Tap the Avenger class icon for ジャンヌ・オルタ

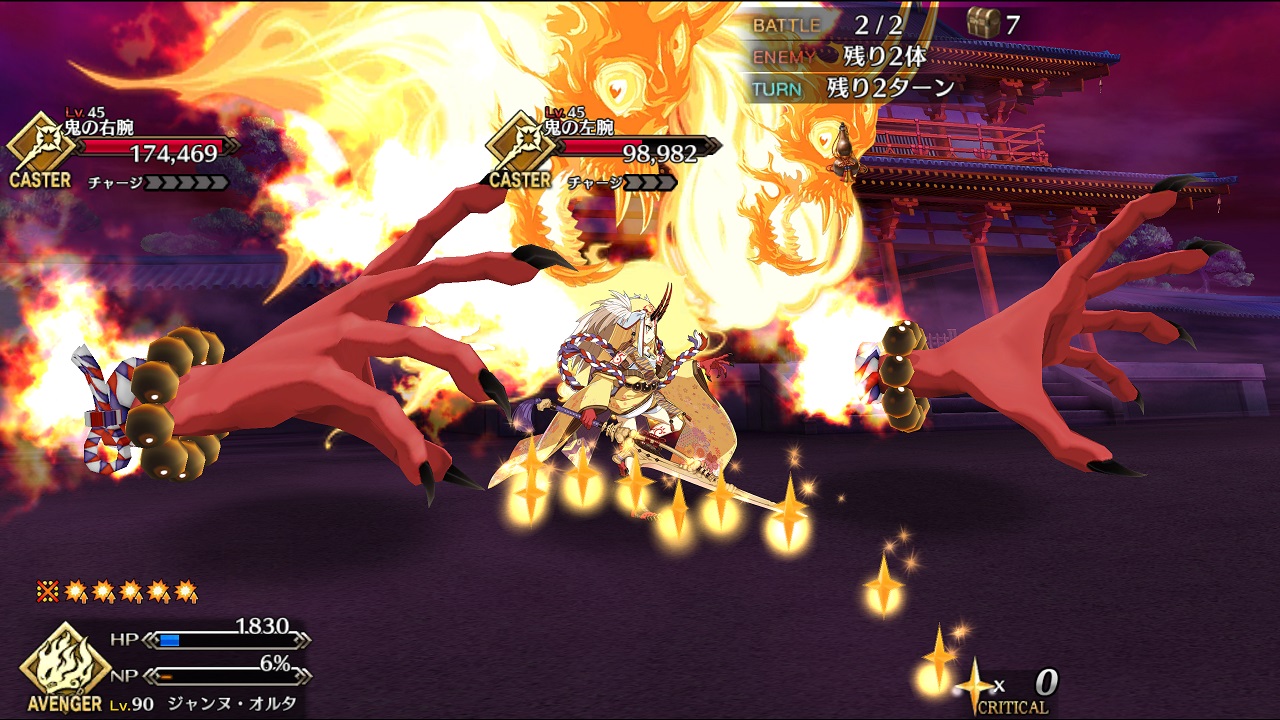65,664
